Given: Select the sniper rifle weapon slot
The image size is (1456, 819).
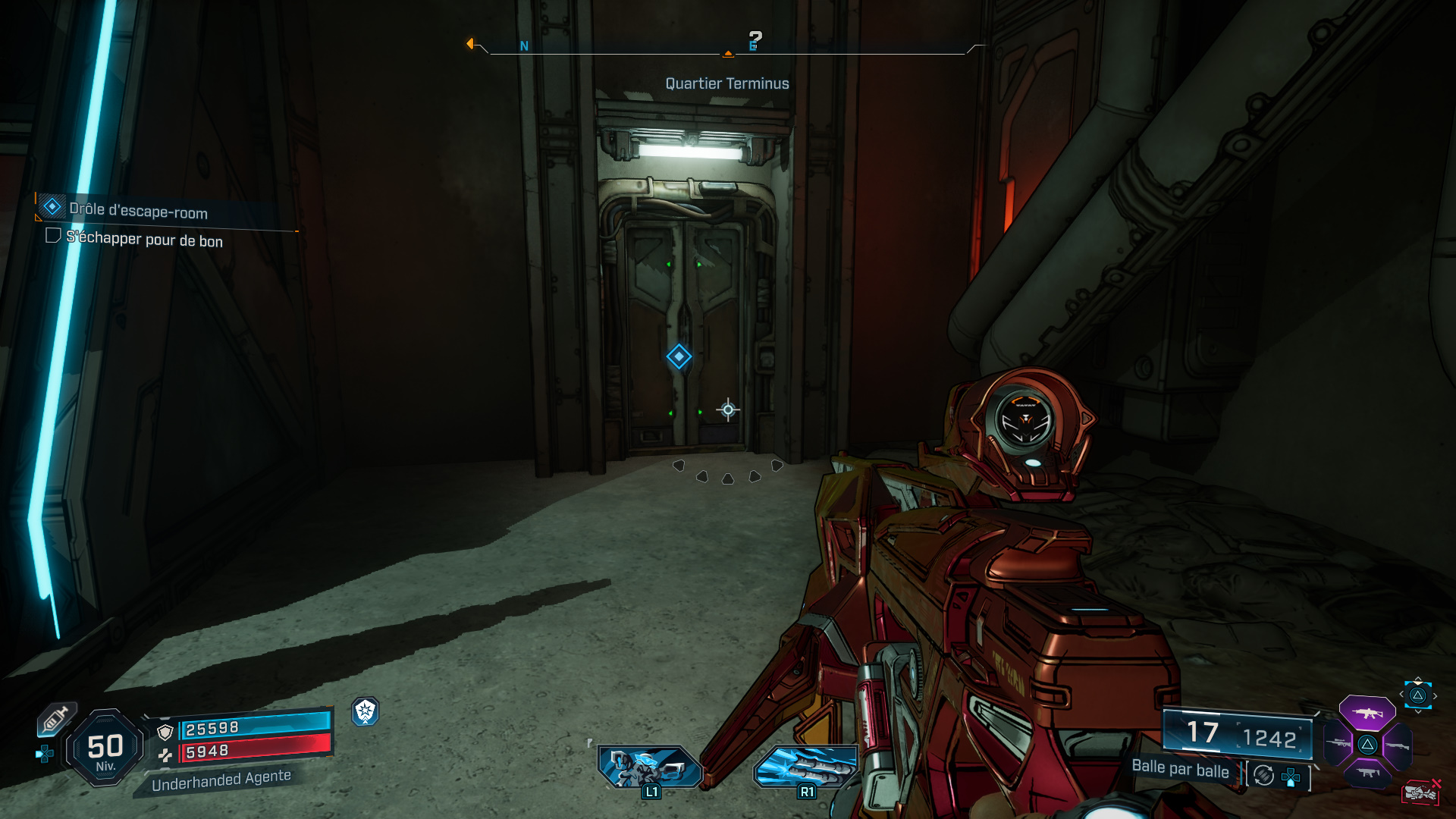Looking at the screenshot, I should click(x=1337, y=743).
